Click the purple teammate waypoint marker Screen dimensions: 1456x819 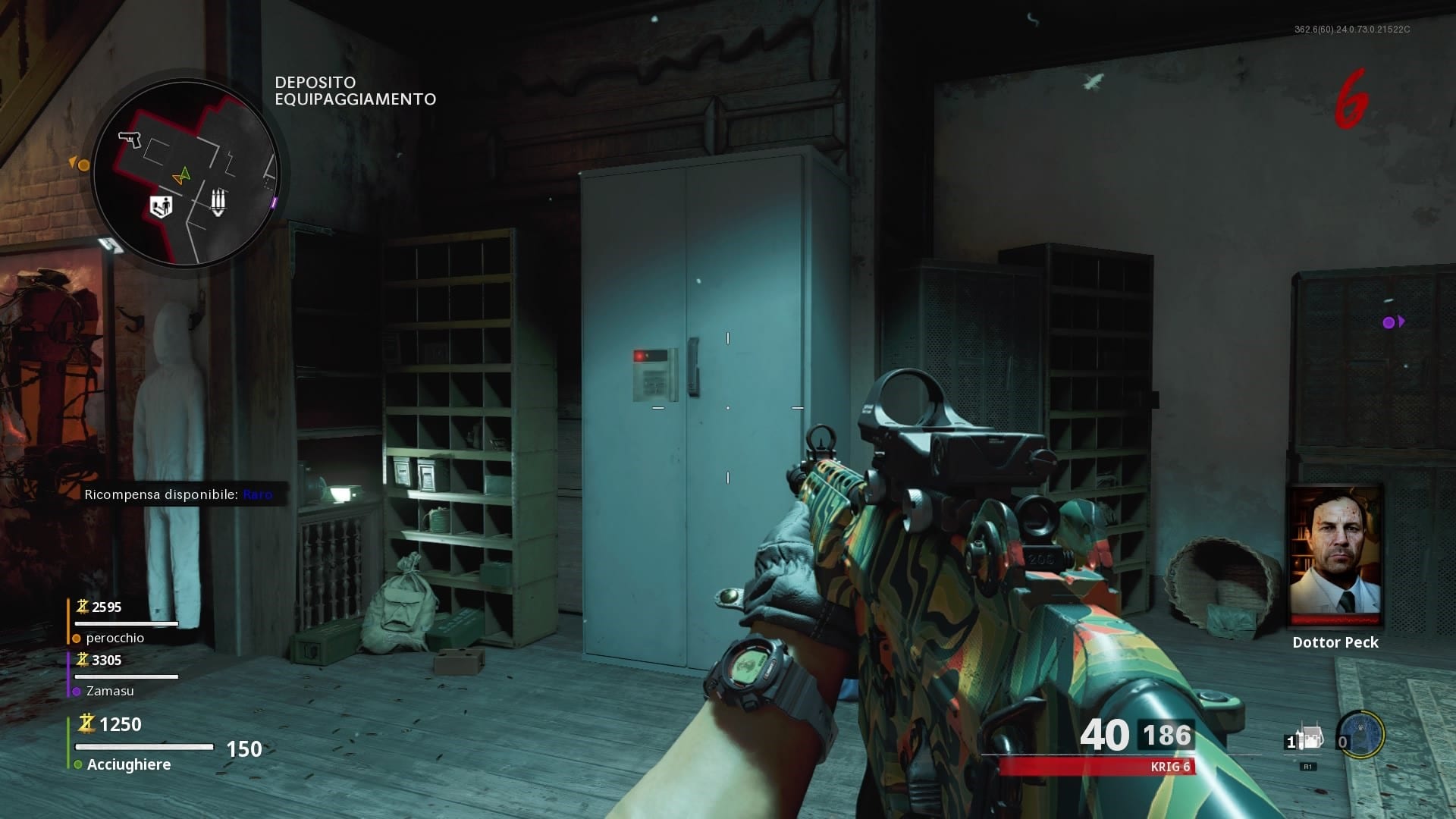pyautogui.click(x=1392, y=322)
